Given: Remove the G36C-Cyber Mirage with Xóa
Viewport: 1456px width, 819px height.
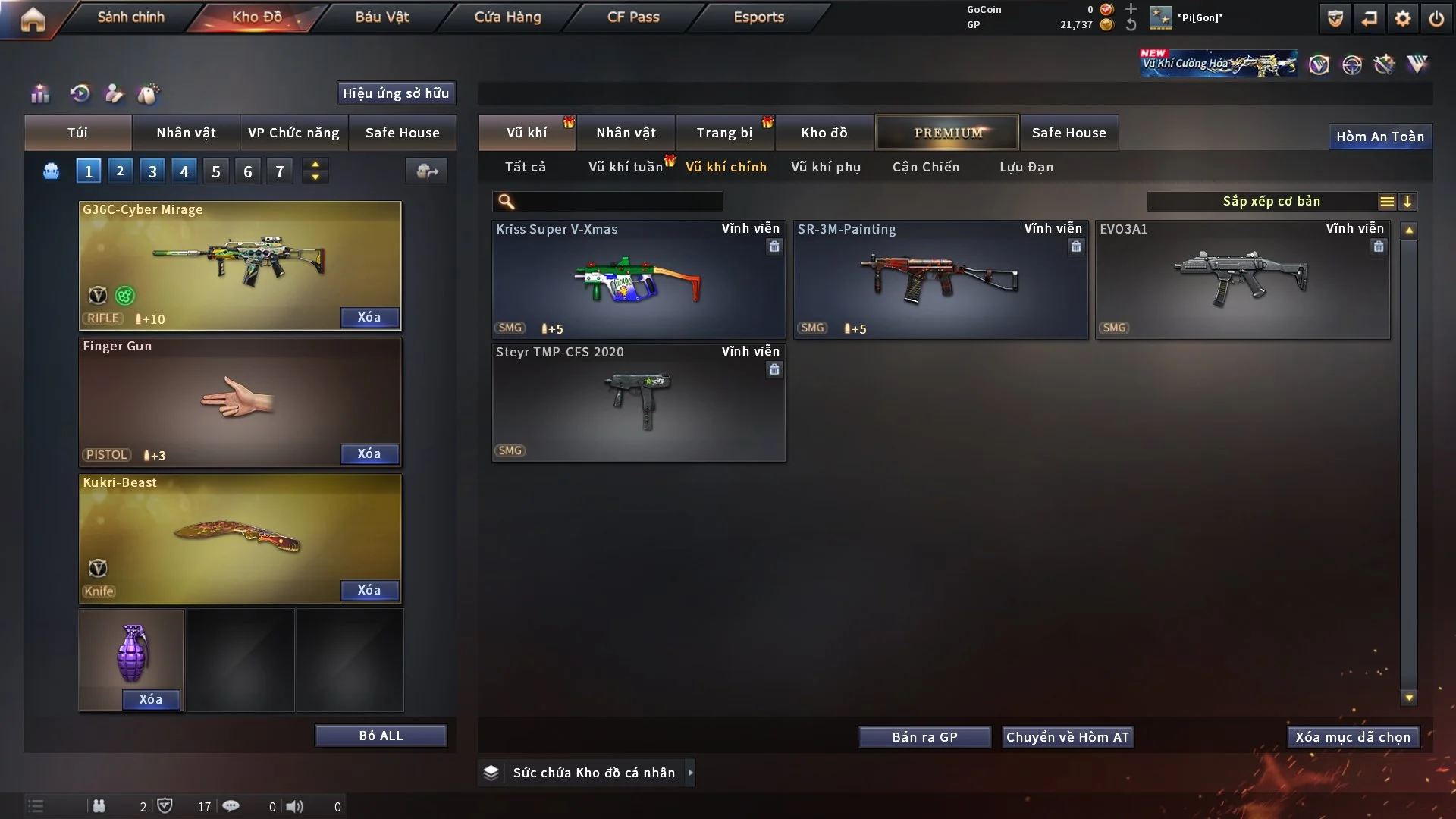Looking at the screenshot, I should (x=369, y=317).
